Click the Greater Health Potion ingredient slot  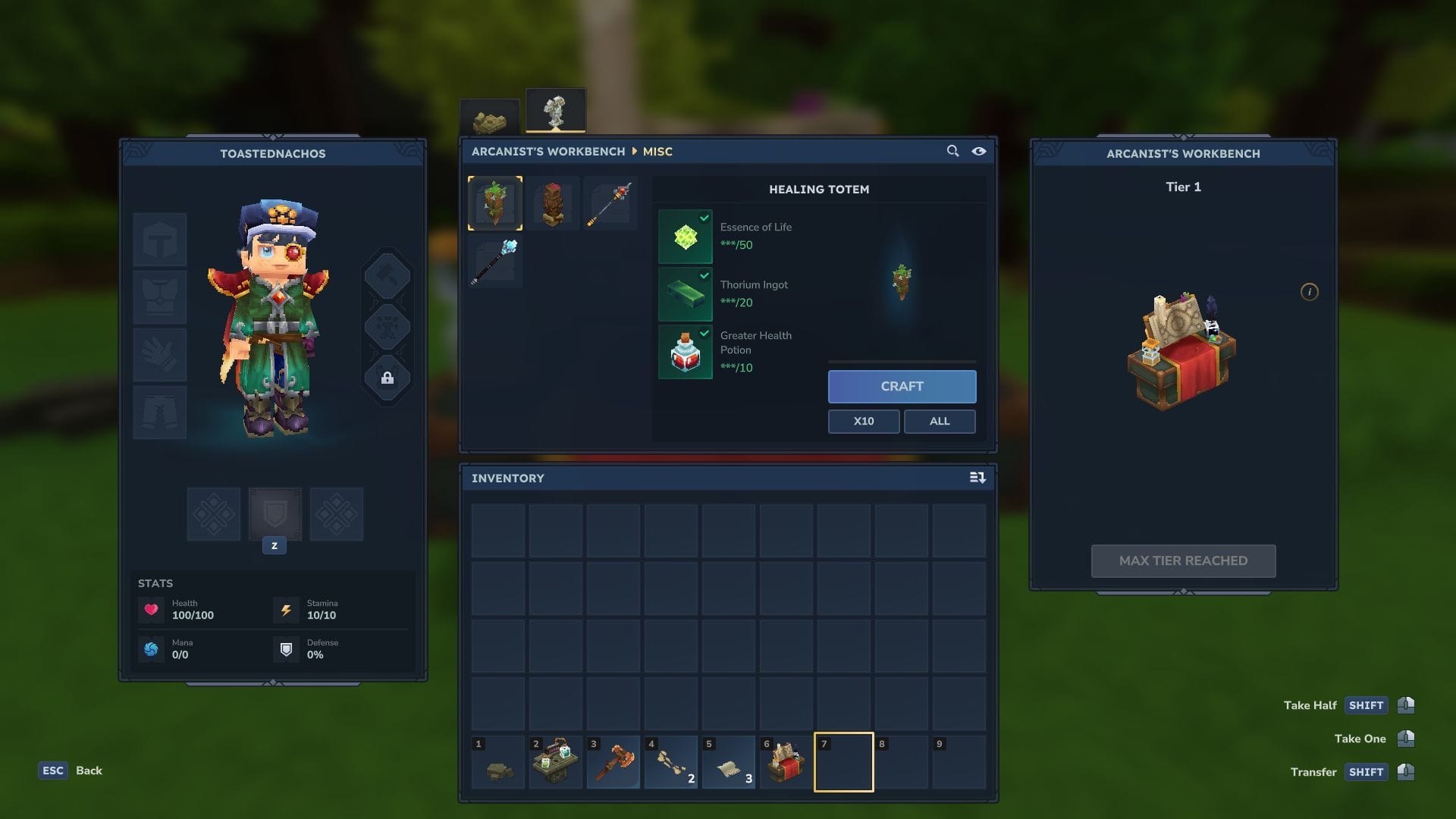point(686,352)
